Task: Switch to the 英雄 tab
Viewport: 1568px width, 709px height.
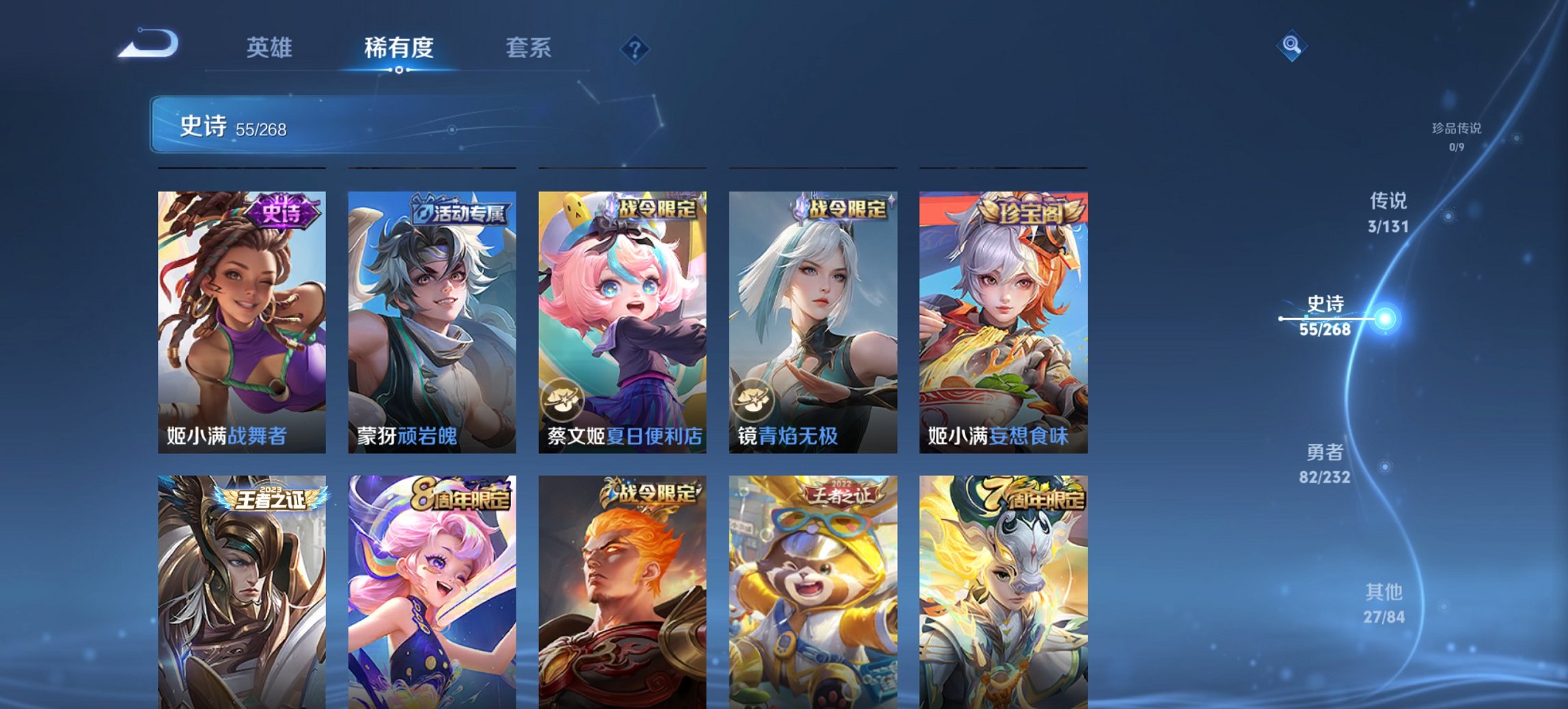Action: (x=271, y=48)
